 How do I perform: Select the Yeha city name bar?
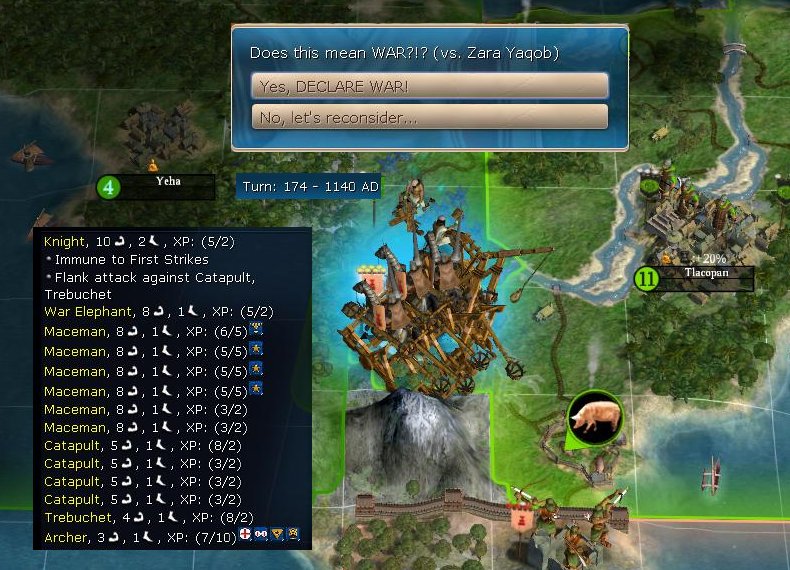(x=167, y=185)
